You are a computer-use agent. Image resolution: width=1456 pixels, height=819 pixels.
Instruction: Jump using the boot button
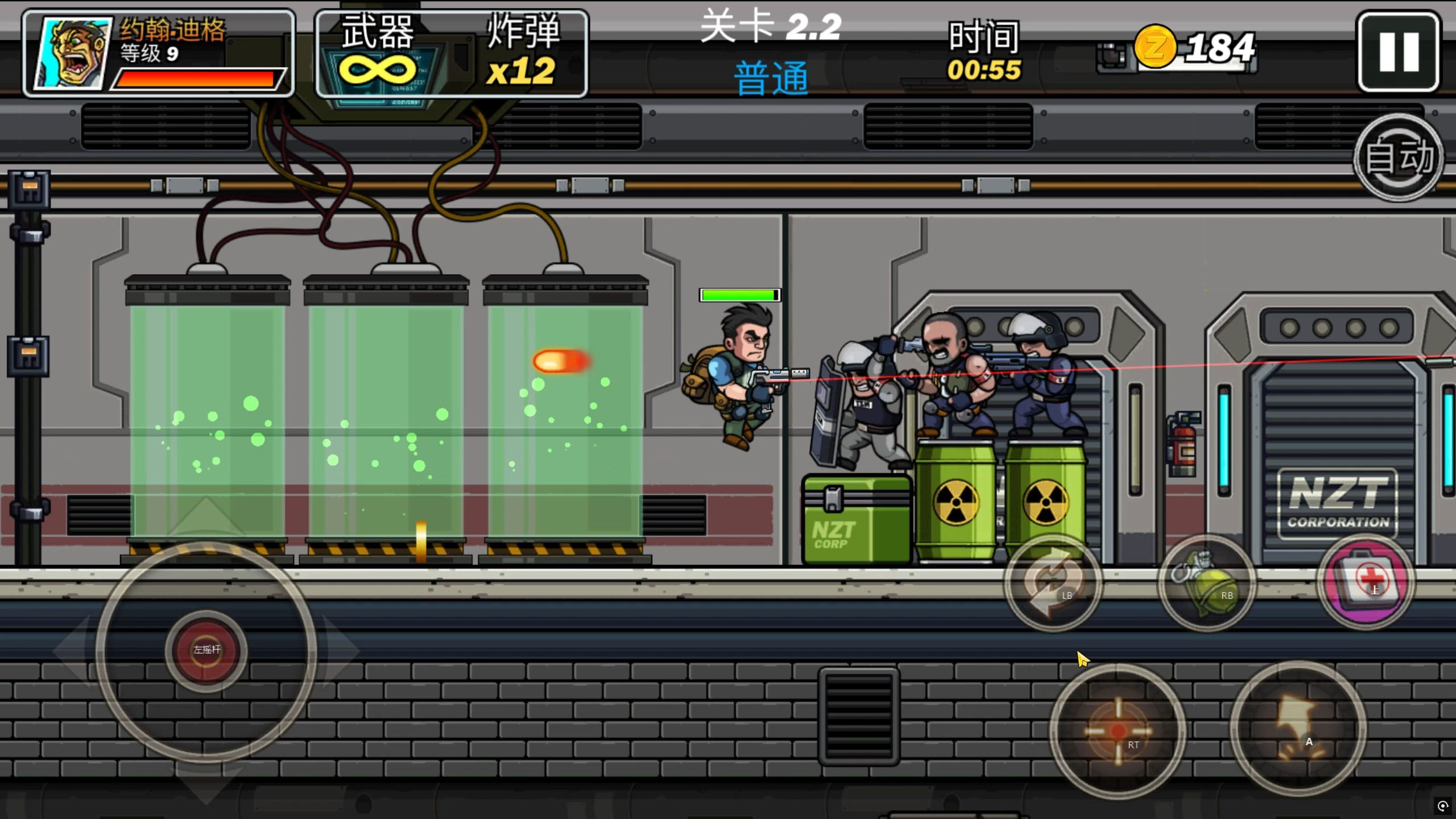coord(1298,729)
